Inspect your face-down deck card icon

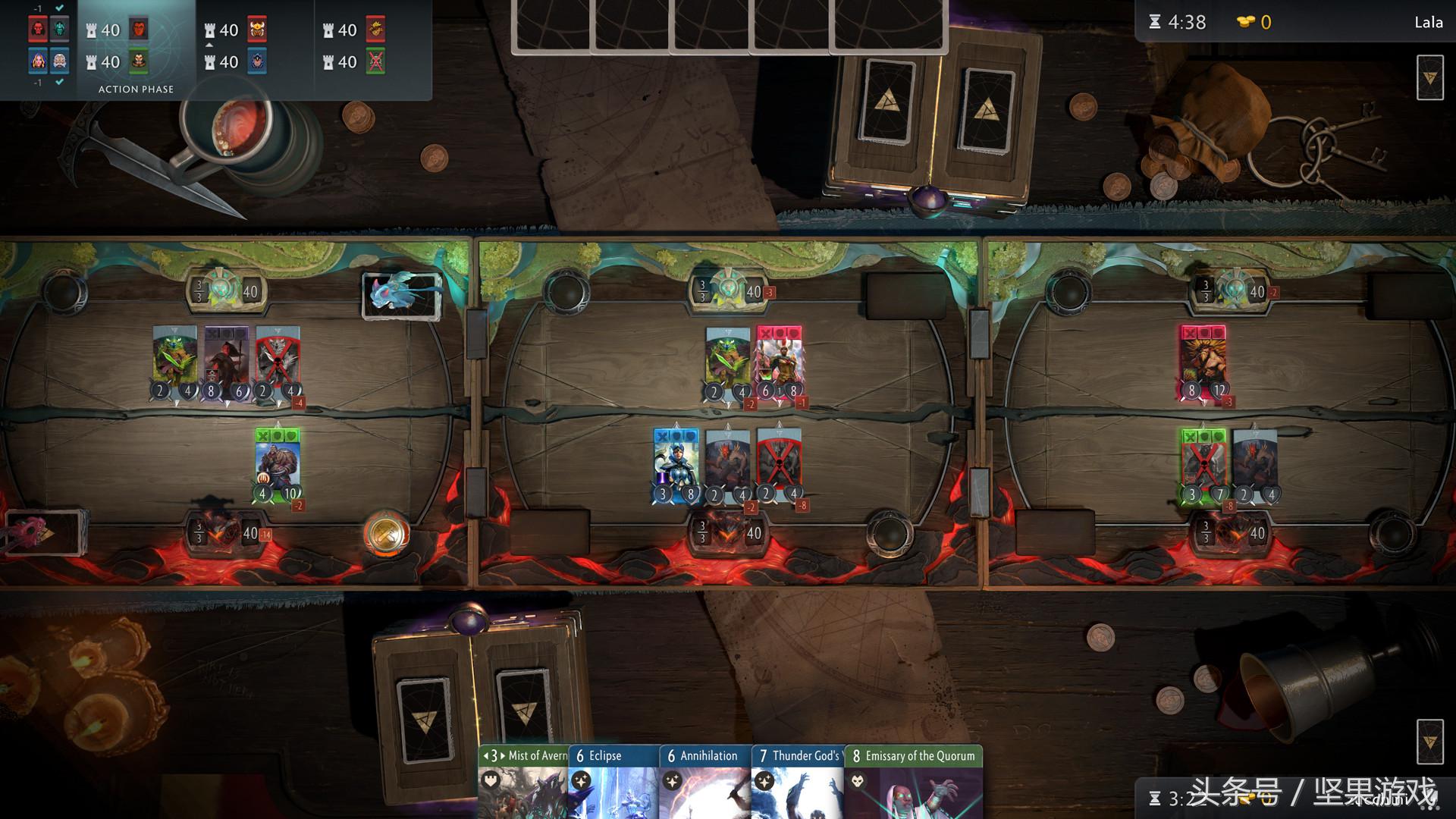tap(1429, 741)
